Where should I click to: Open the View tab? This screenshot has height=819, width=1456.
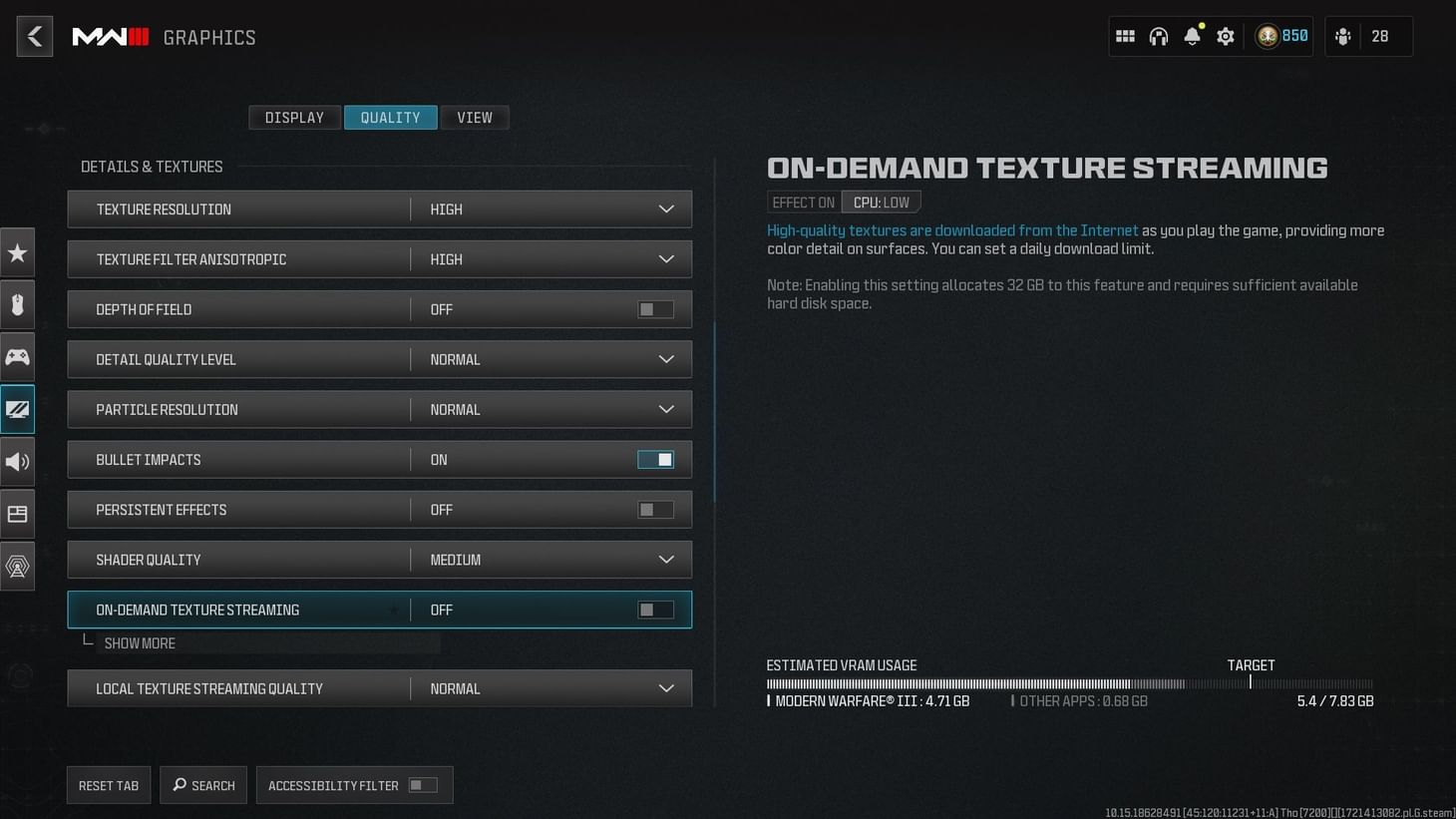tap(475, 117)
